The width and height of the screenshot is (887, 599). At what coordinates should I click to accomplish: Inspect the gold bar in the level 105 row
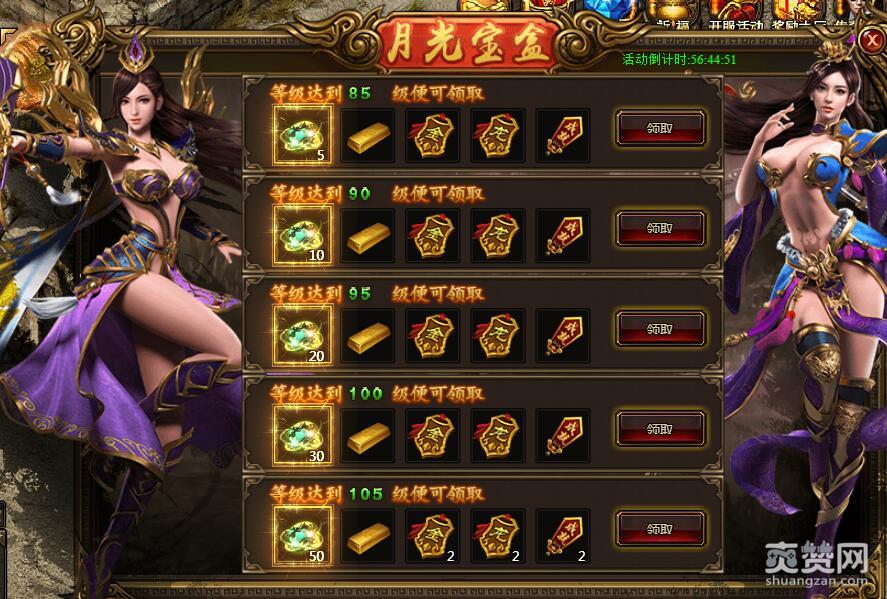click(x=368, y=537)
